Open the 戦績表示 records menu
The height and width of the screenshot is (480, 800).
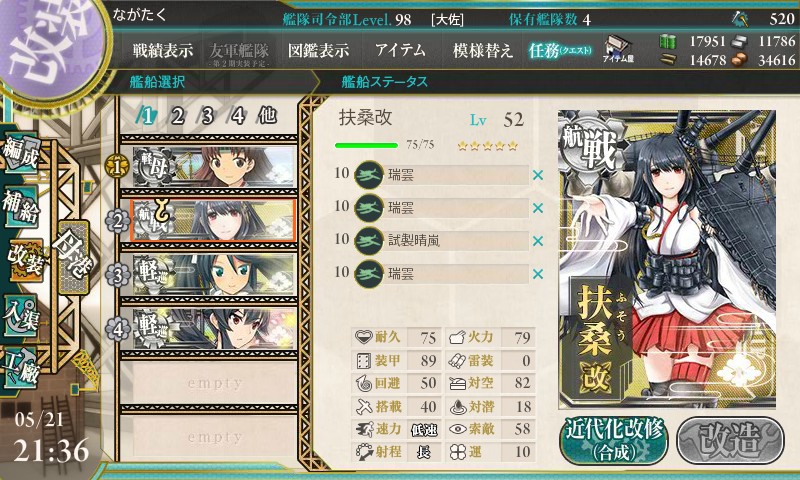pyautogui.click(x=163, y=50)
